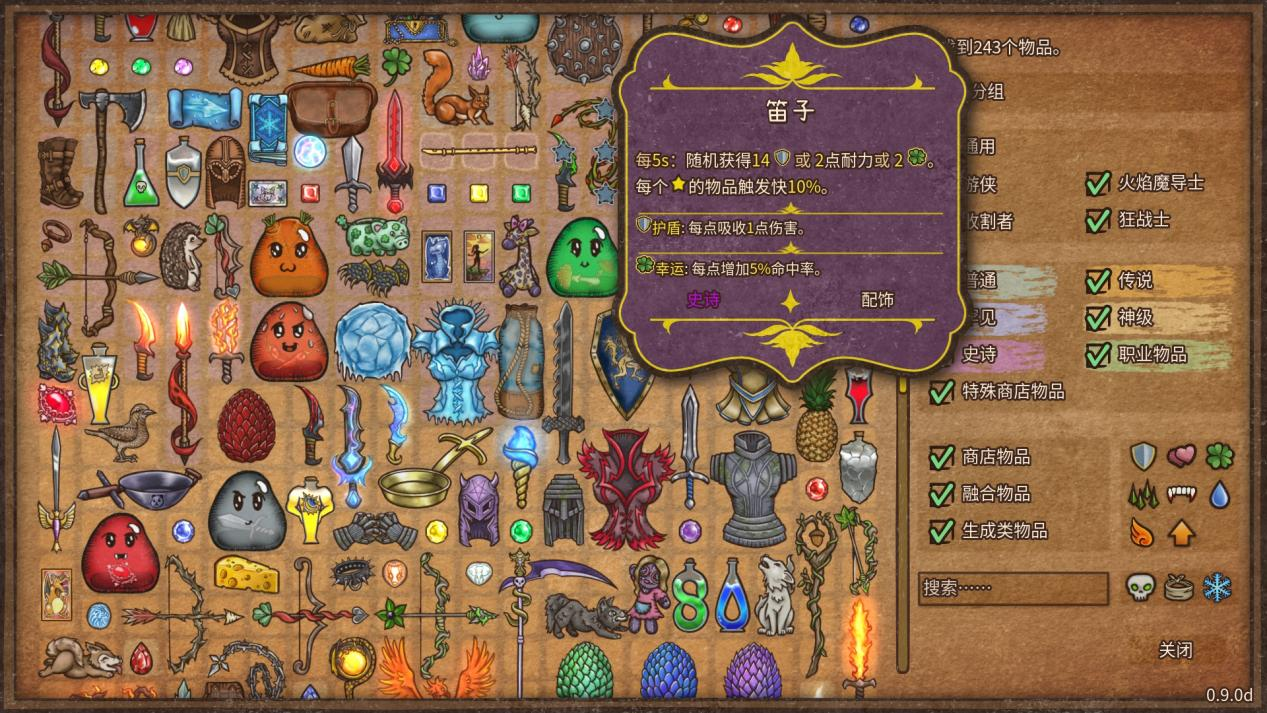Screen dimensions: 1267x713
Task: Uncheck the 传说 rarity filter
Action: point(1099,281)
